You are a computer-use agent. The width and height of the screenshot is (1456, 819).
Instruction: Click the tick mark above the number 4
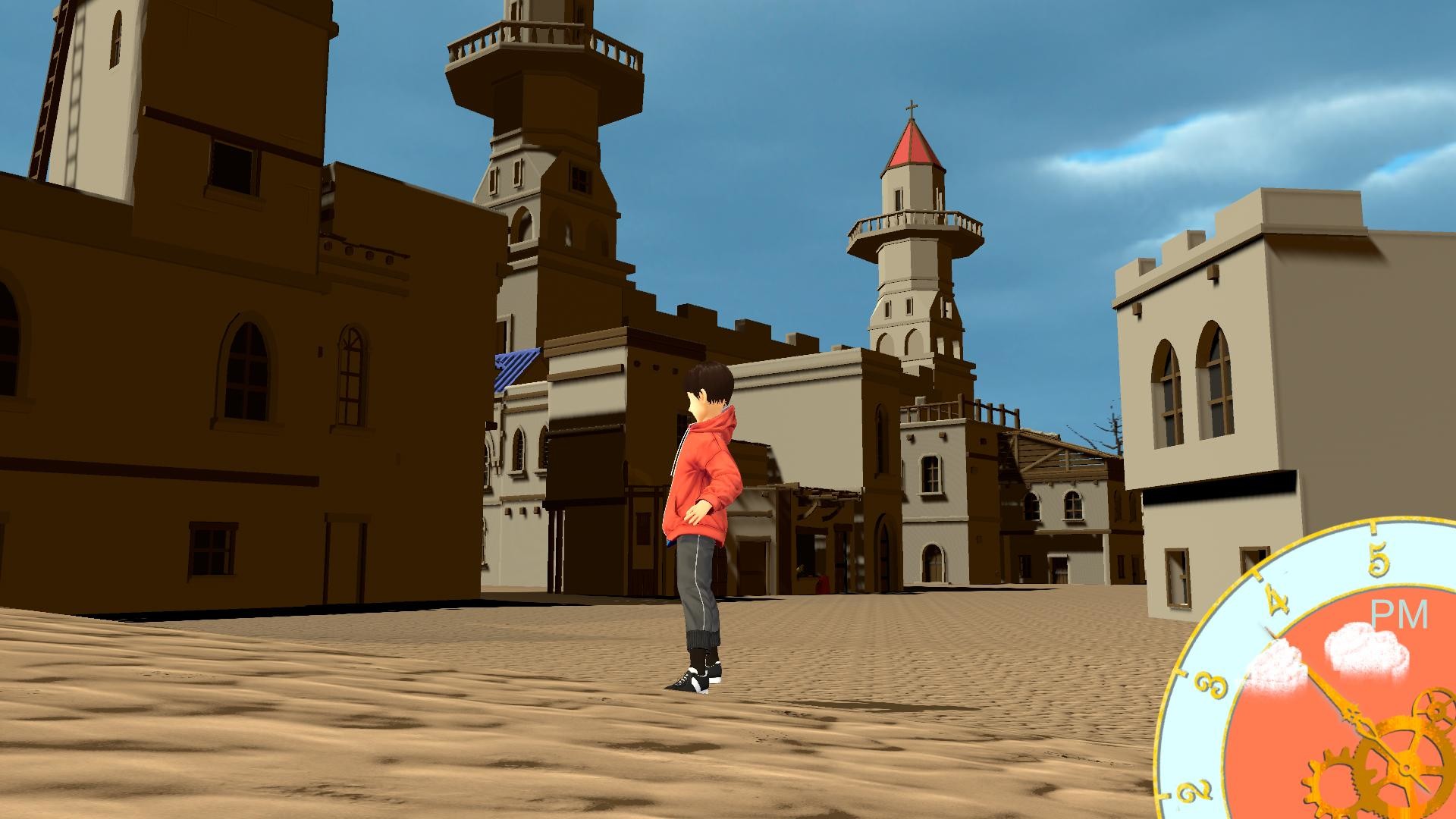click(1258, 575)
